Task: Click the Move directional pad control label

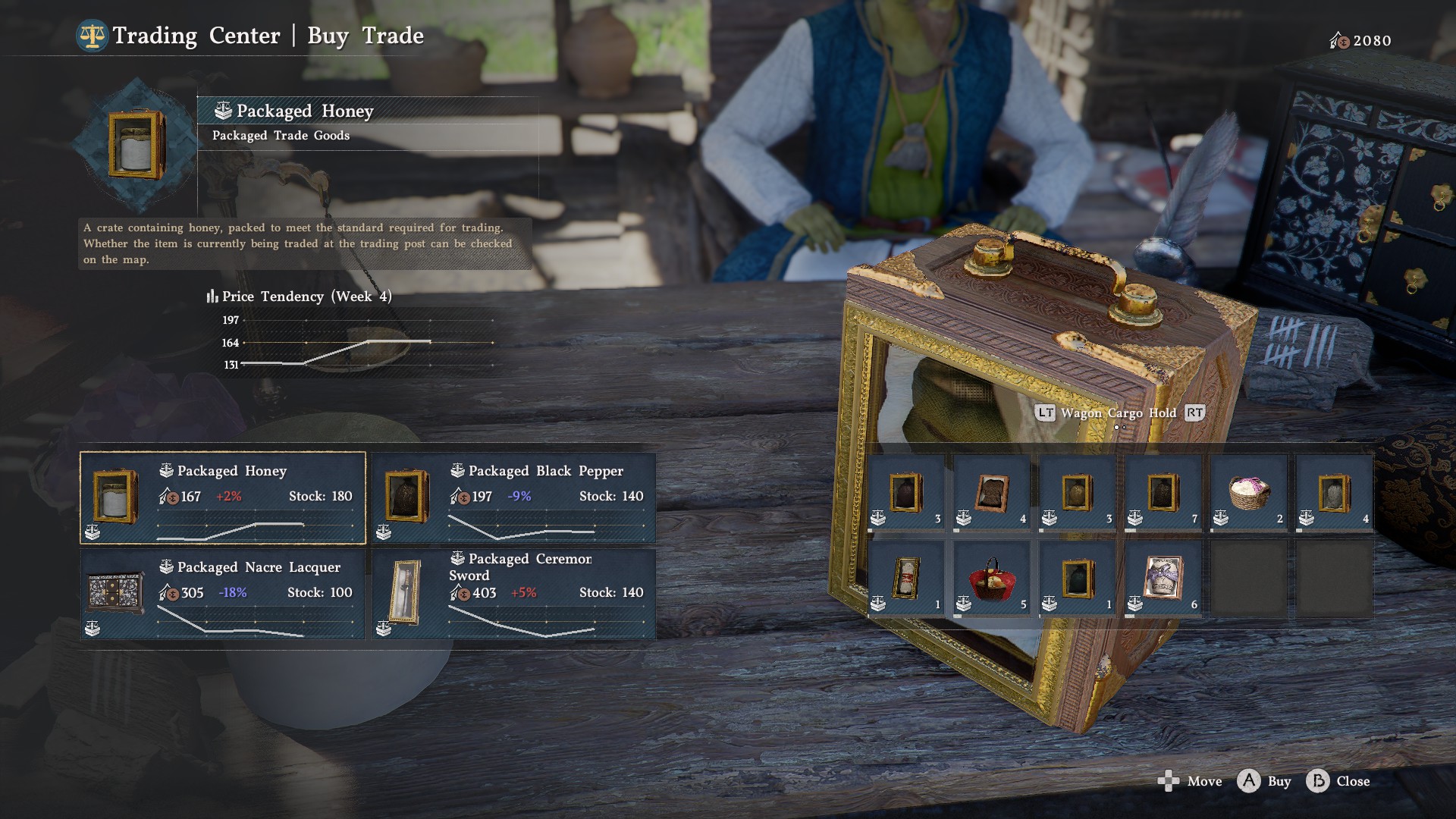Action: tap(1169, 781)
